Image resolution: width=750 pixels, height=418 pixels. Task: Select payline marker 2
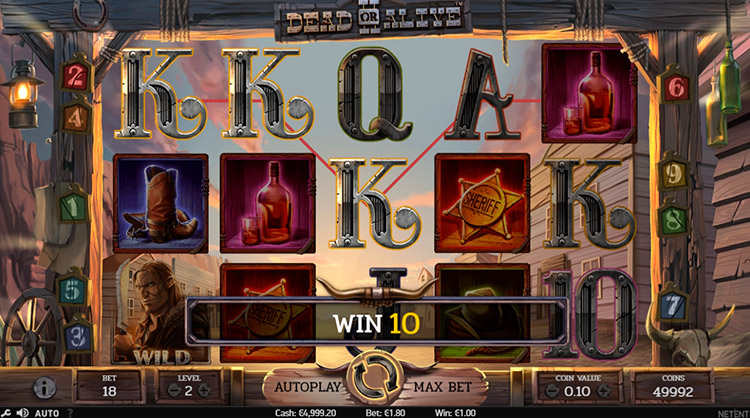click(73, 77)
